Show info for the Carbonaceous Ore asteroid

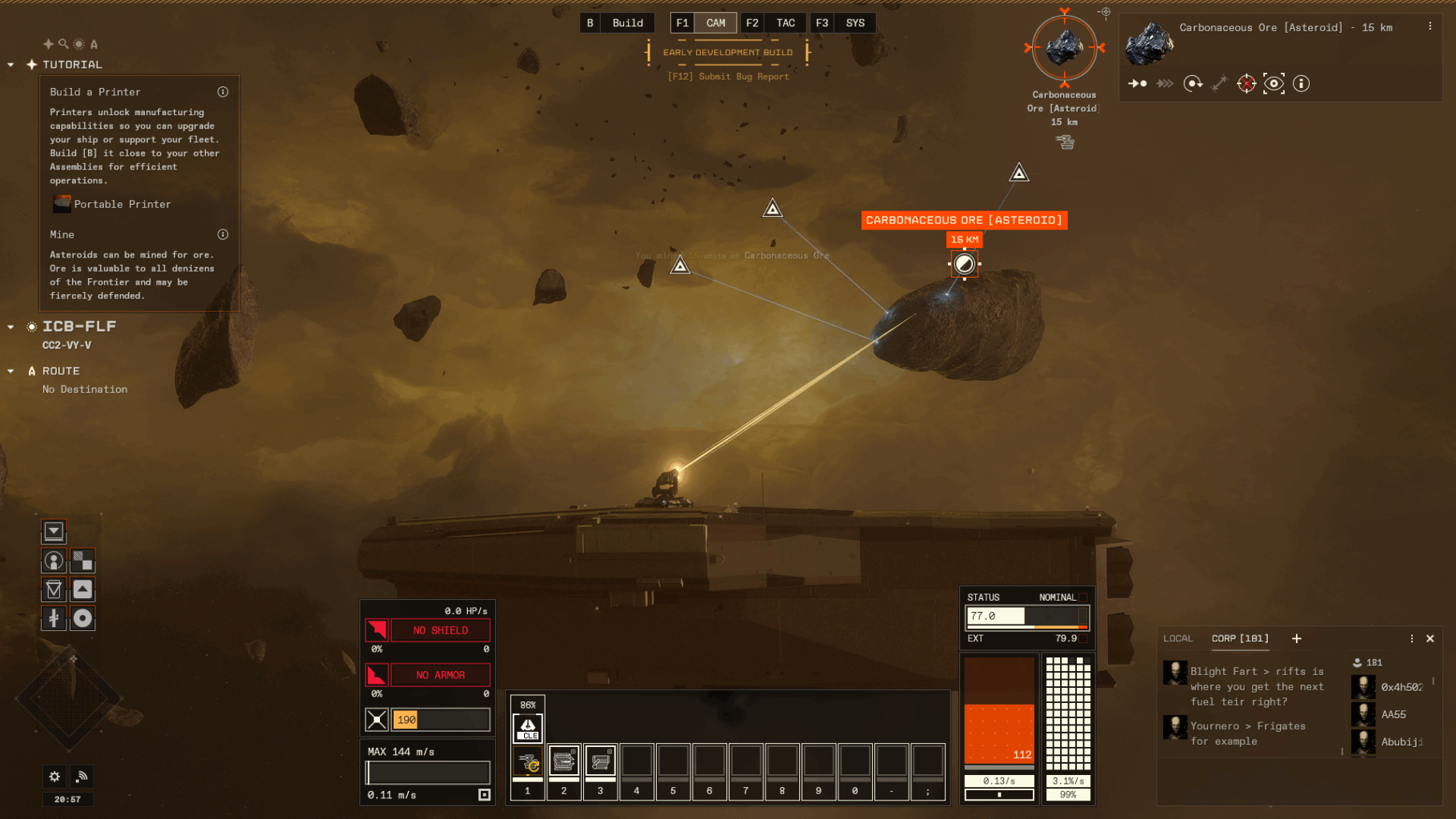click(1302, 83)
